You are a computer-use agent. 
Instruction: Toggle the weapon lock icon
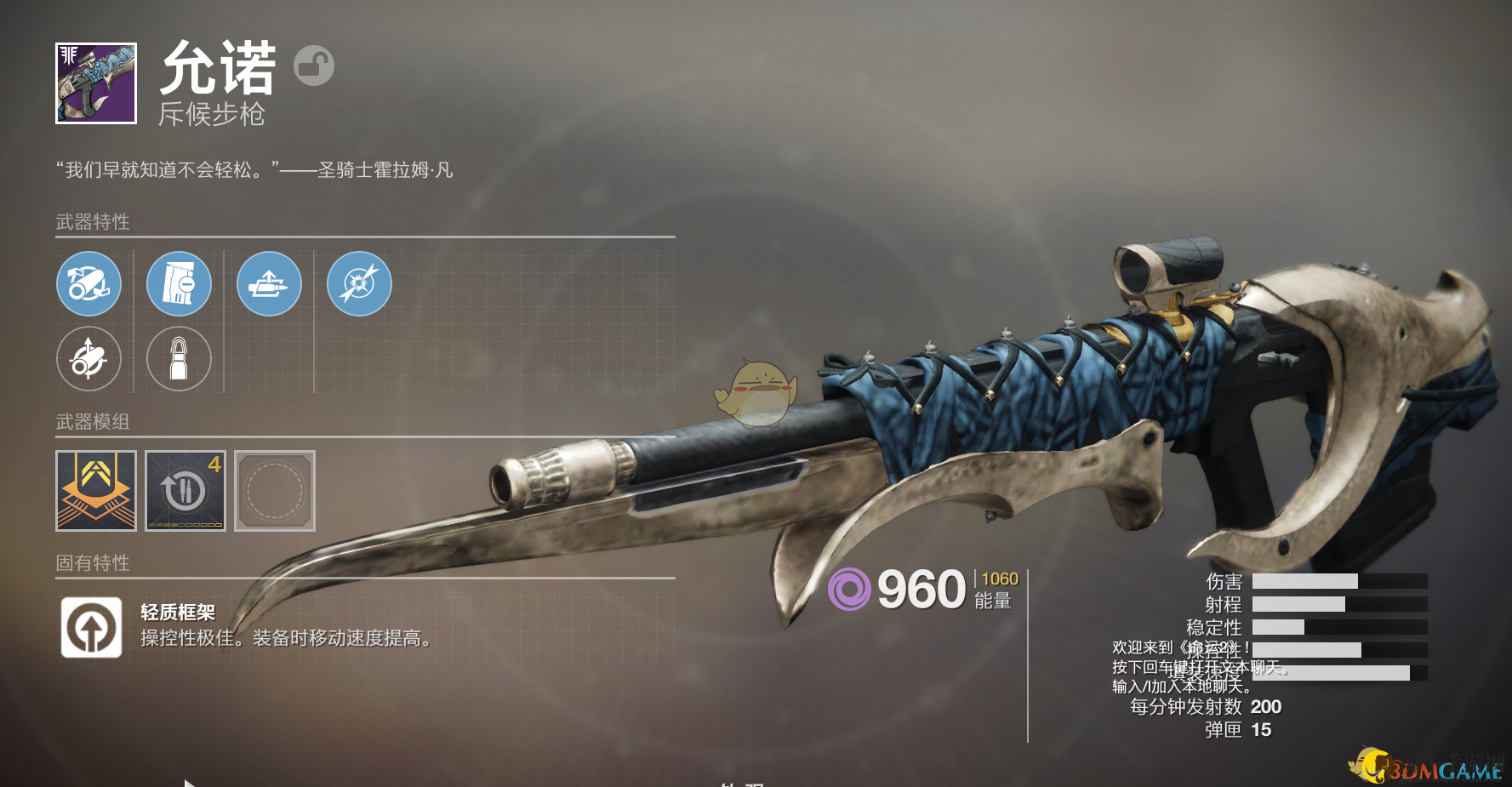coord(314,66)
